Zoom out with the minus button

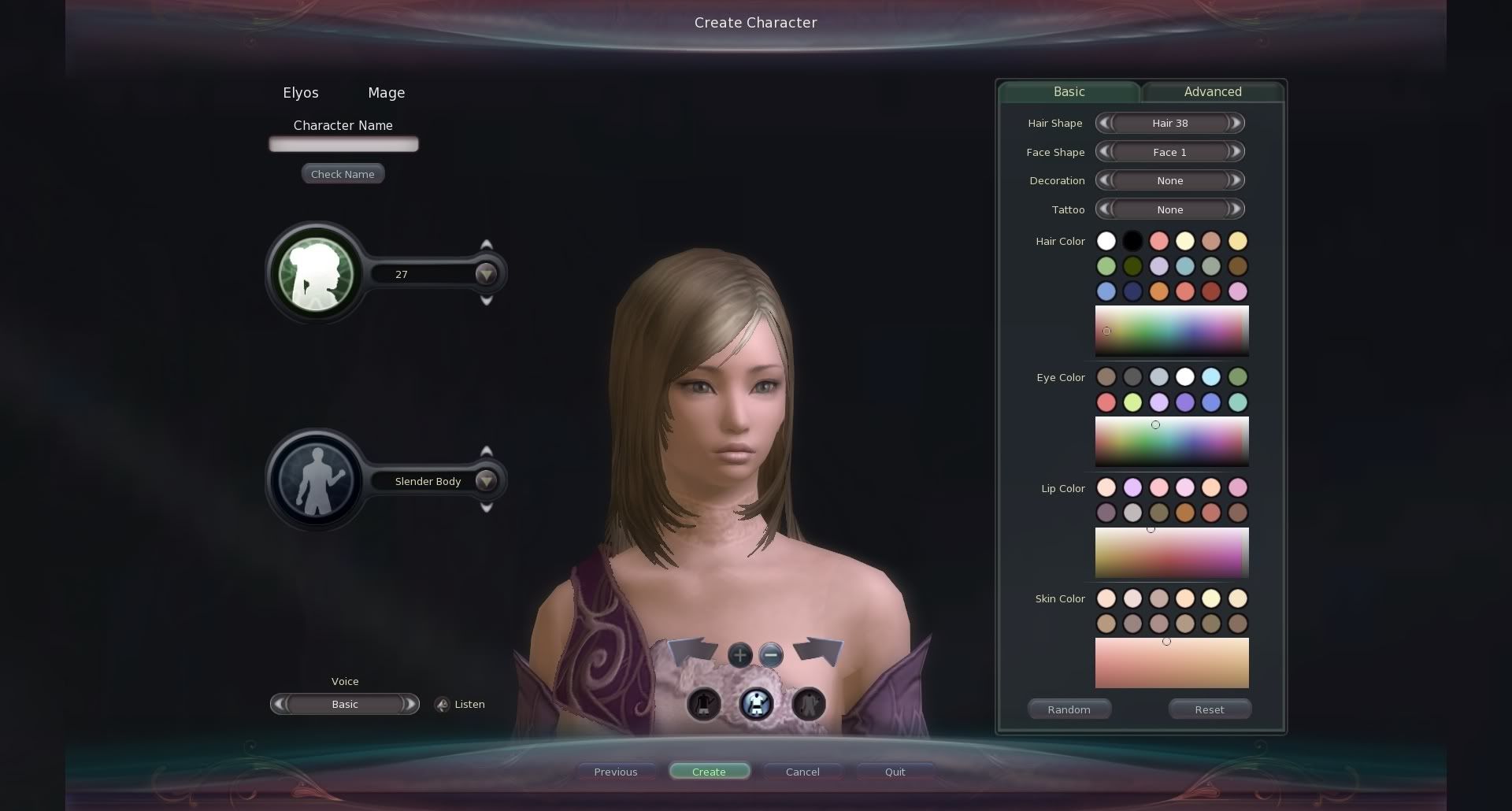(771, 655)
